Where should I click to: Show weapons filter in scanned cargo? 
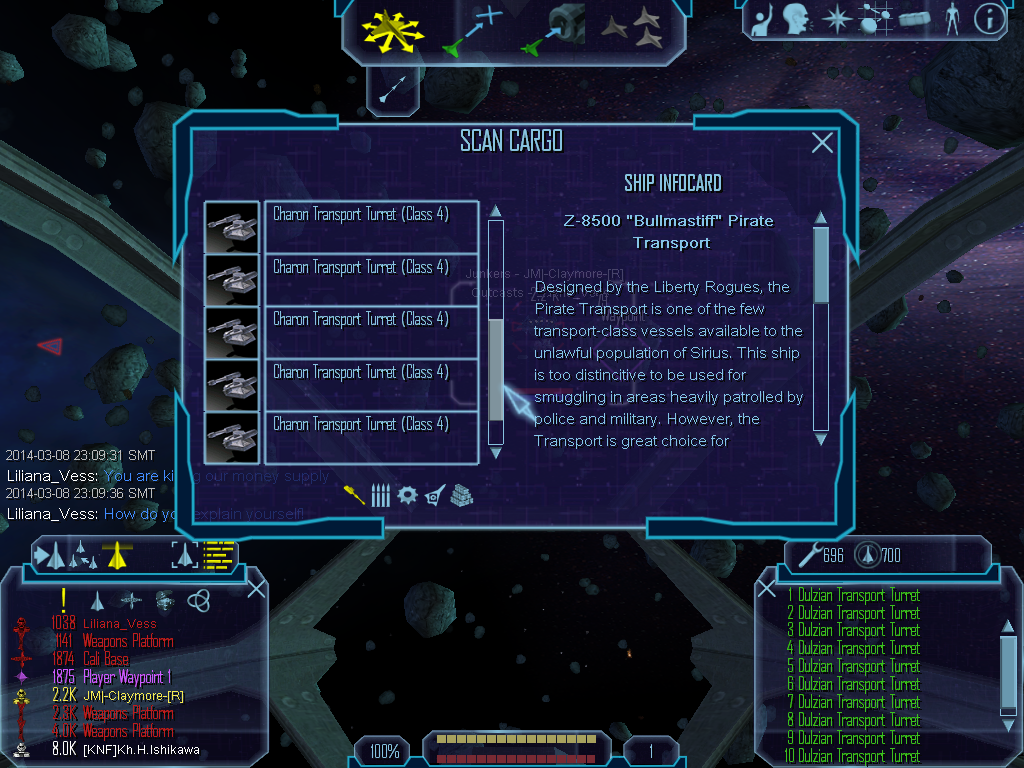355,495
